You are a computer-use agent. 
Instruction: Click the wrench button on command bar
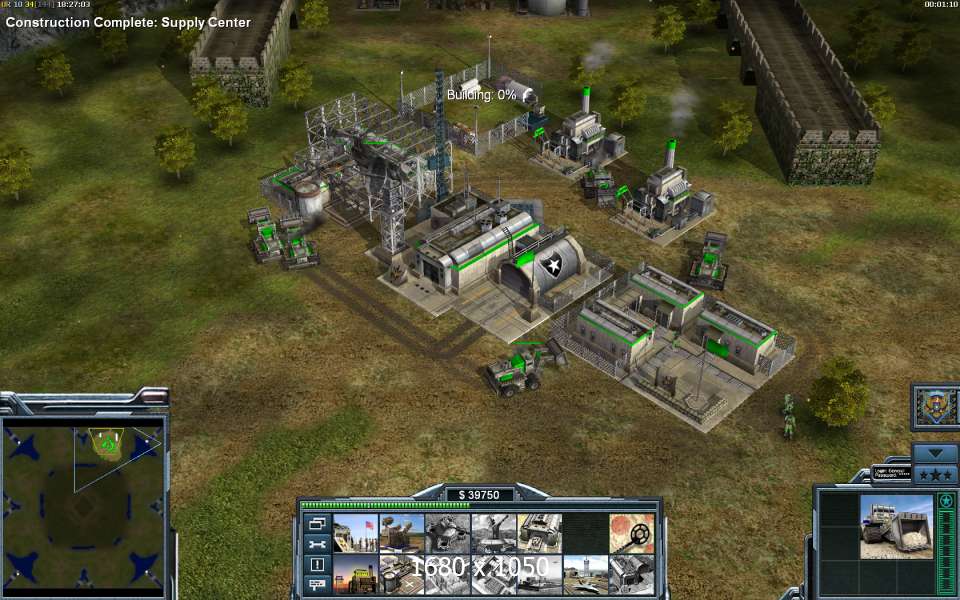pos(317,544)
